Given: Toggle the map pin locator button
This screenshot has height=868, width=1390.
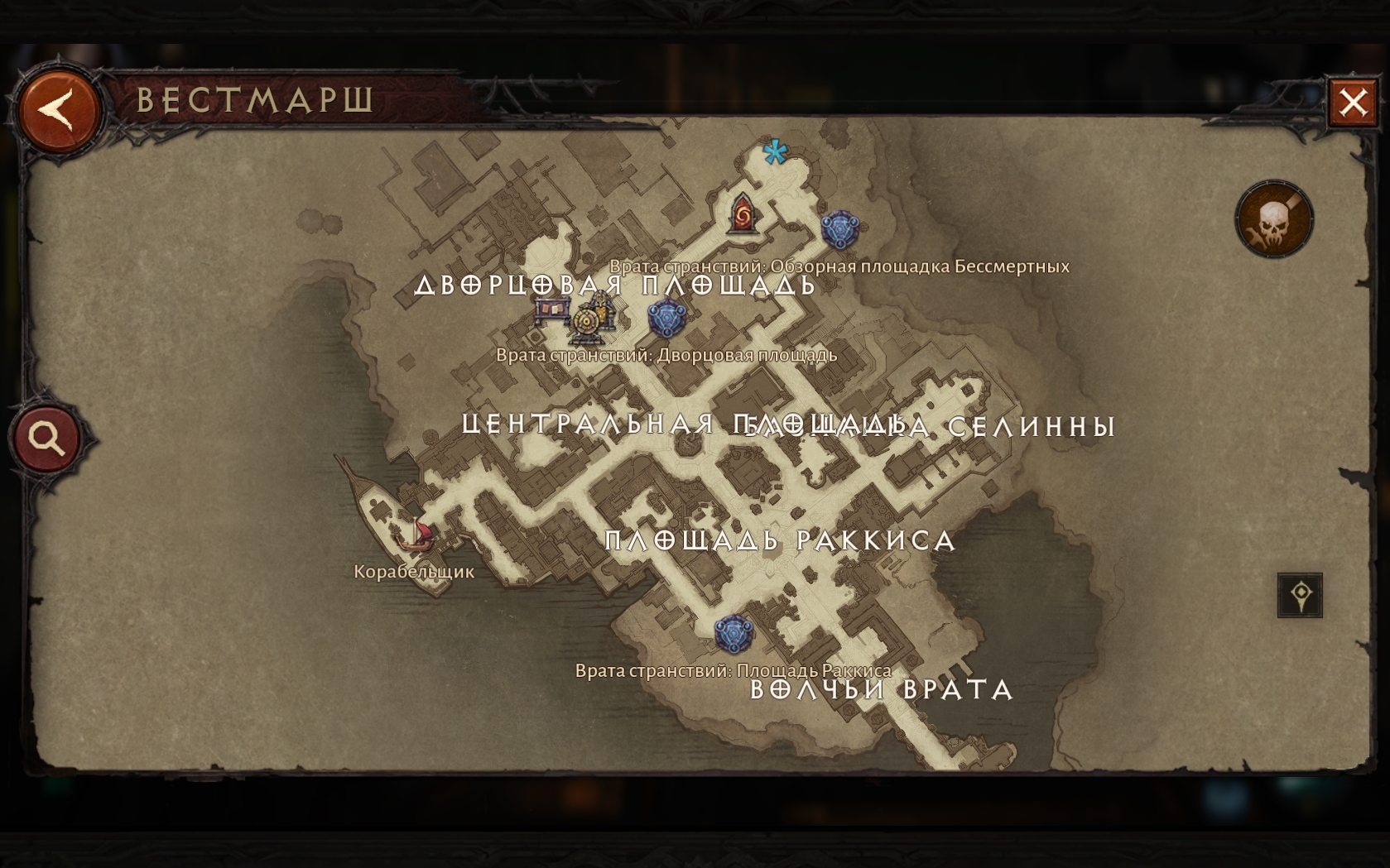Looking at the screenshot, I should click(x=1299, y=595).
